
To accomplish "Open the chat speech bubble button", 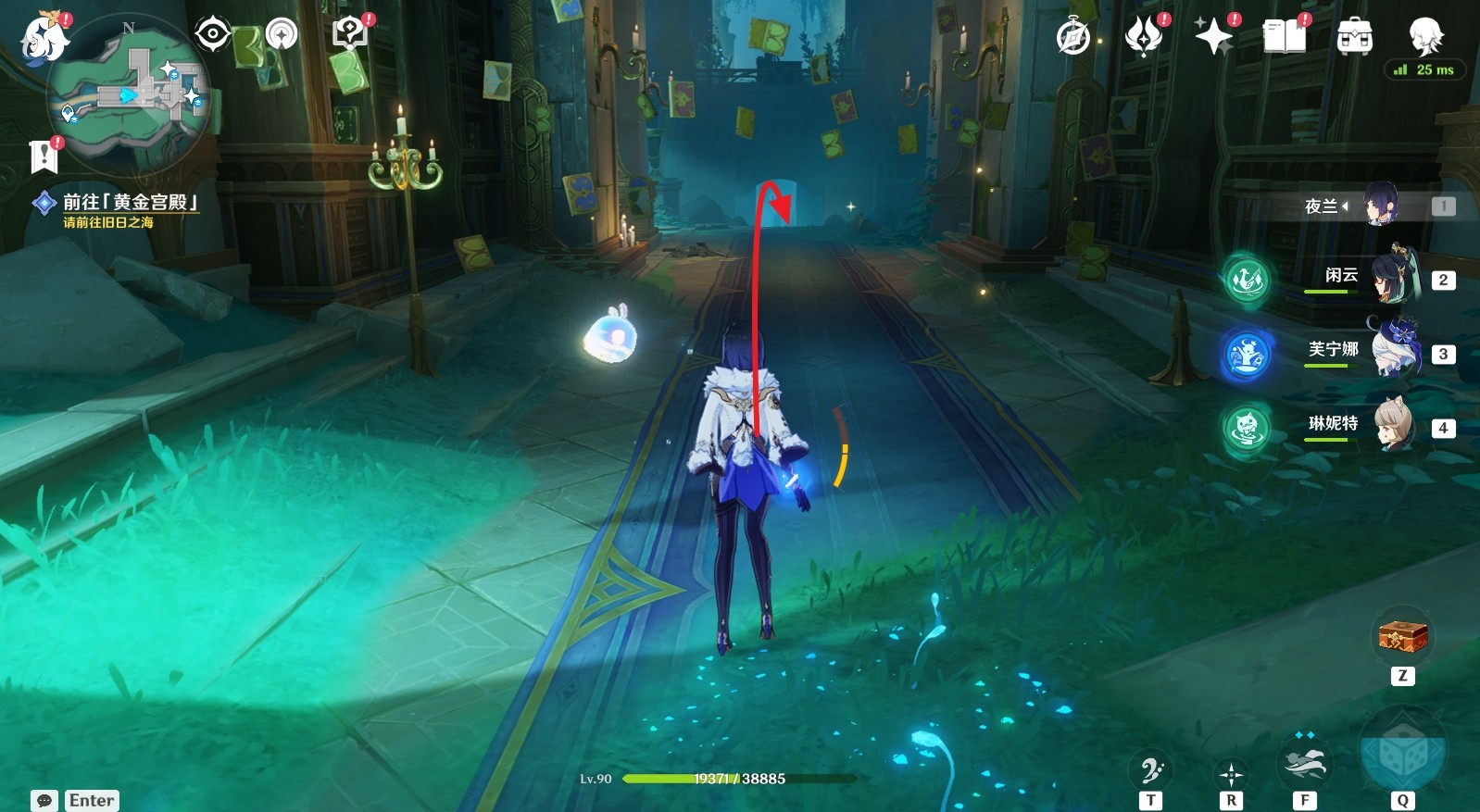I will coord(44,800).
